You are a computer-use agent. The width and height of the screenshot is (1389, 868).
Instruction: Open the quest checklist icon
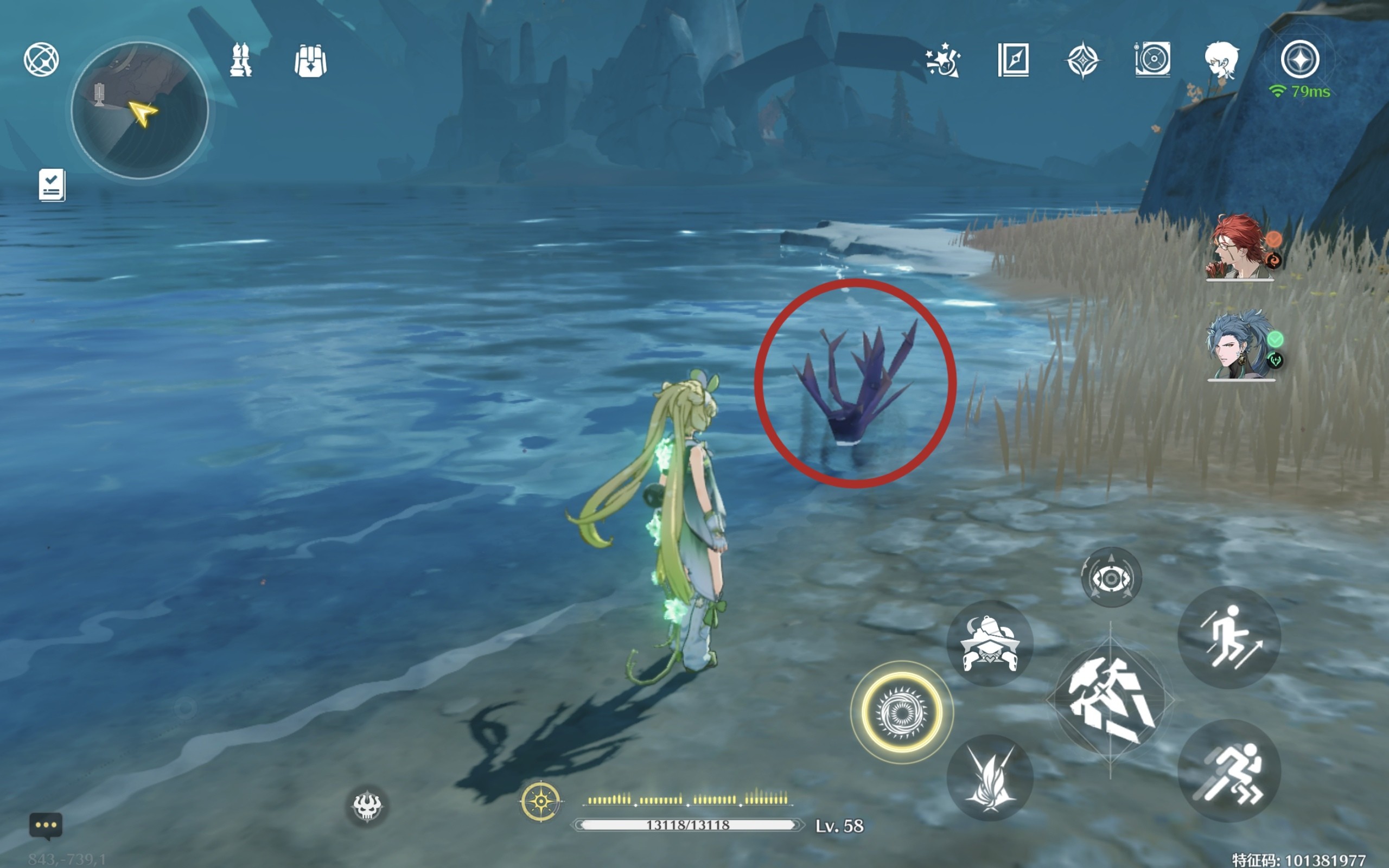pyautogui.click(x=52, y=185)
